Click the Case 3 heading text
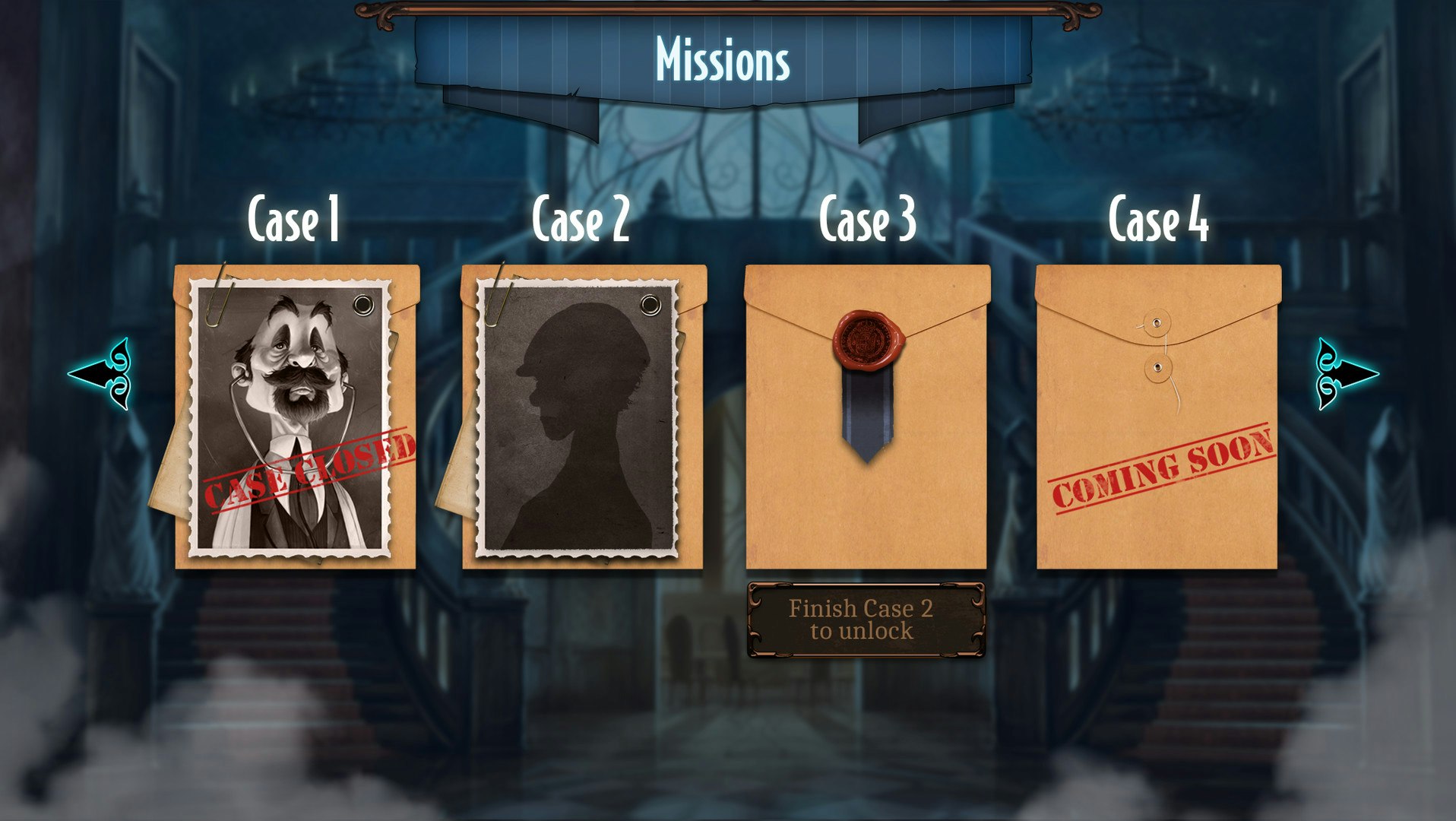The height and width of the screenshot is (821, 1456). coord(869,220)
